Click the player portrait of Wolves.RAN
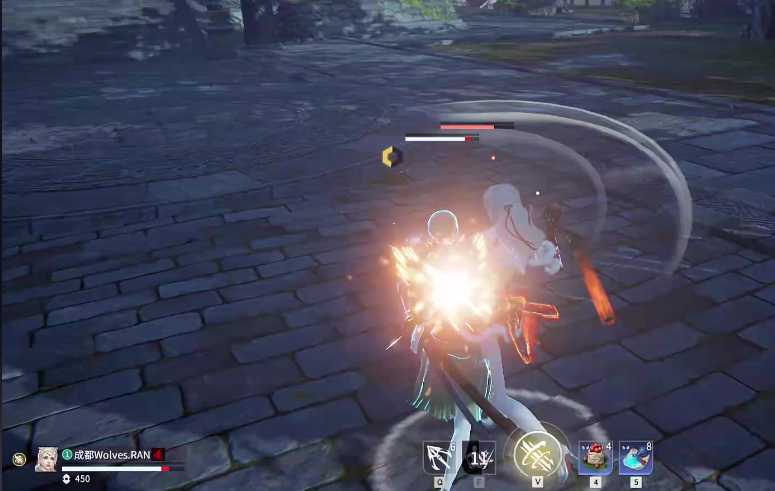The height and width of the screenshot is (491, 775). pyautogui.click(x=46, y=459)
